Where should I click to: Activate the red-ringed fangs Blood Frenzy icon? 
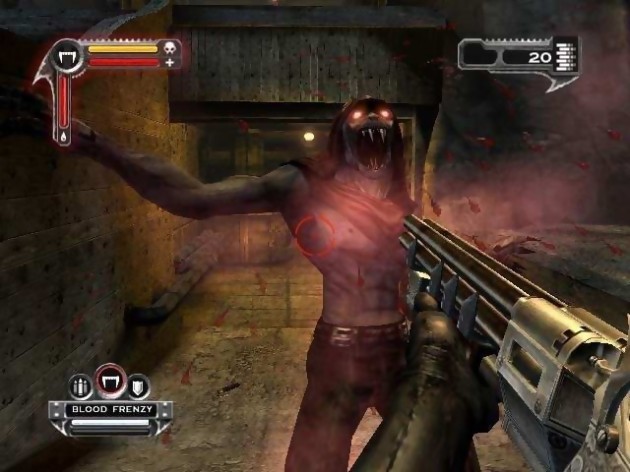point(108,381)
